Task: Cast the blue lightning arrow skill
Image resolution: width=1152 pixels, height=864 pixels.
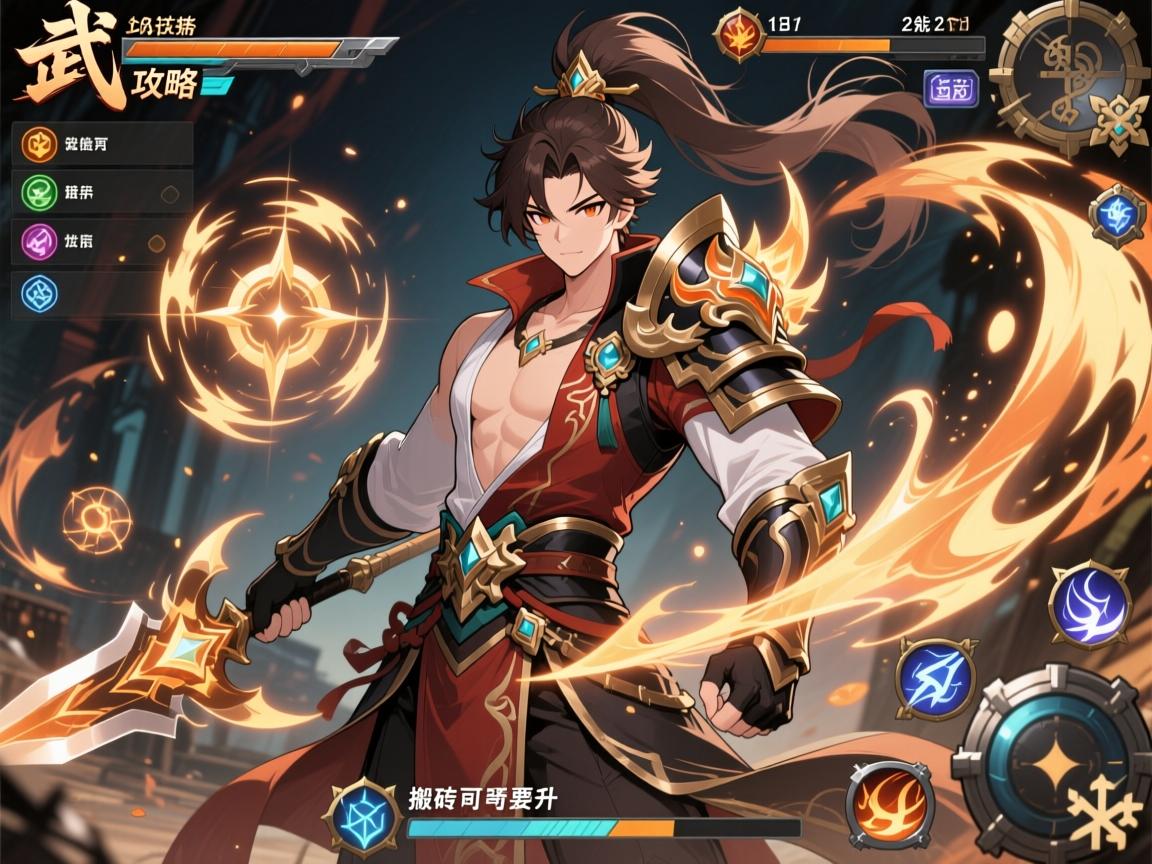Action: 936,677
